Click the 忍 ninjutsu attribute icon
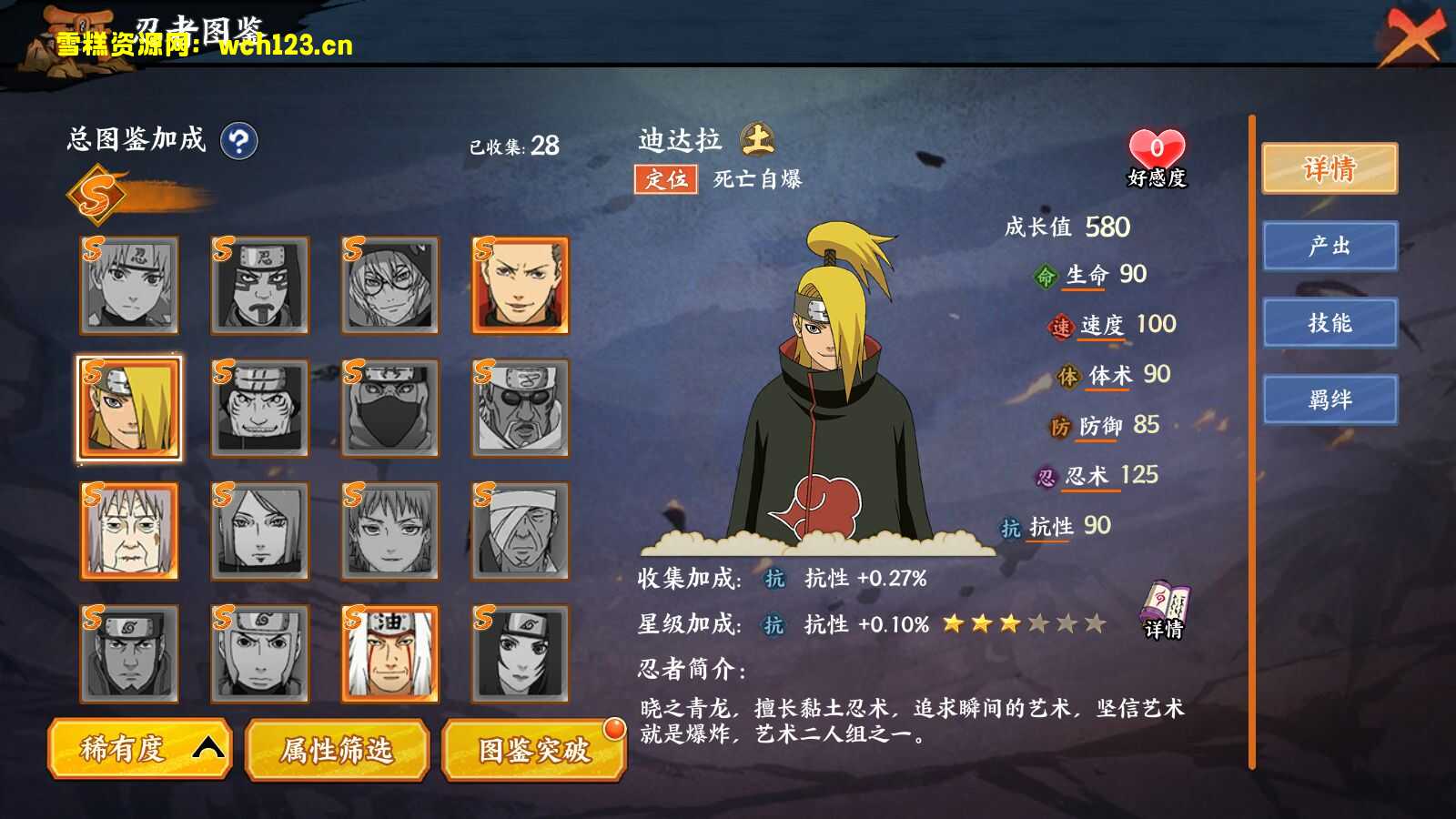The width and height of the screenshot is (1456, 819). click(x=1047, y=475)
